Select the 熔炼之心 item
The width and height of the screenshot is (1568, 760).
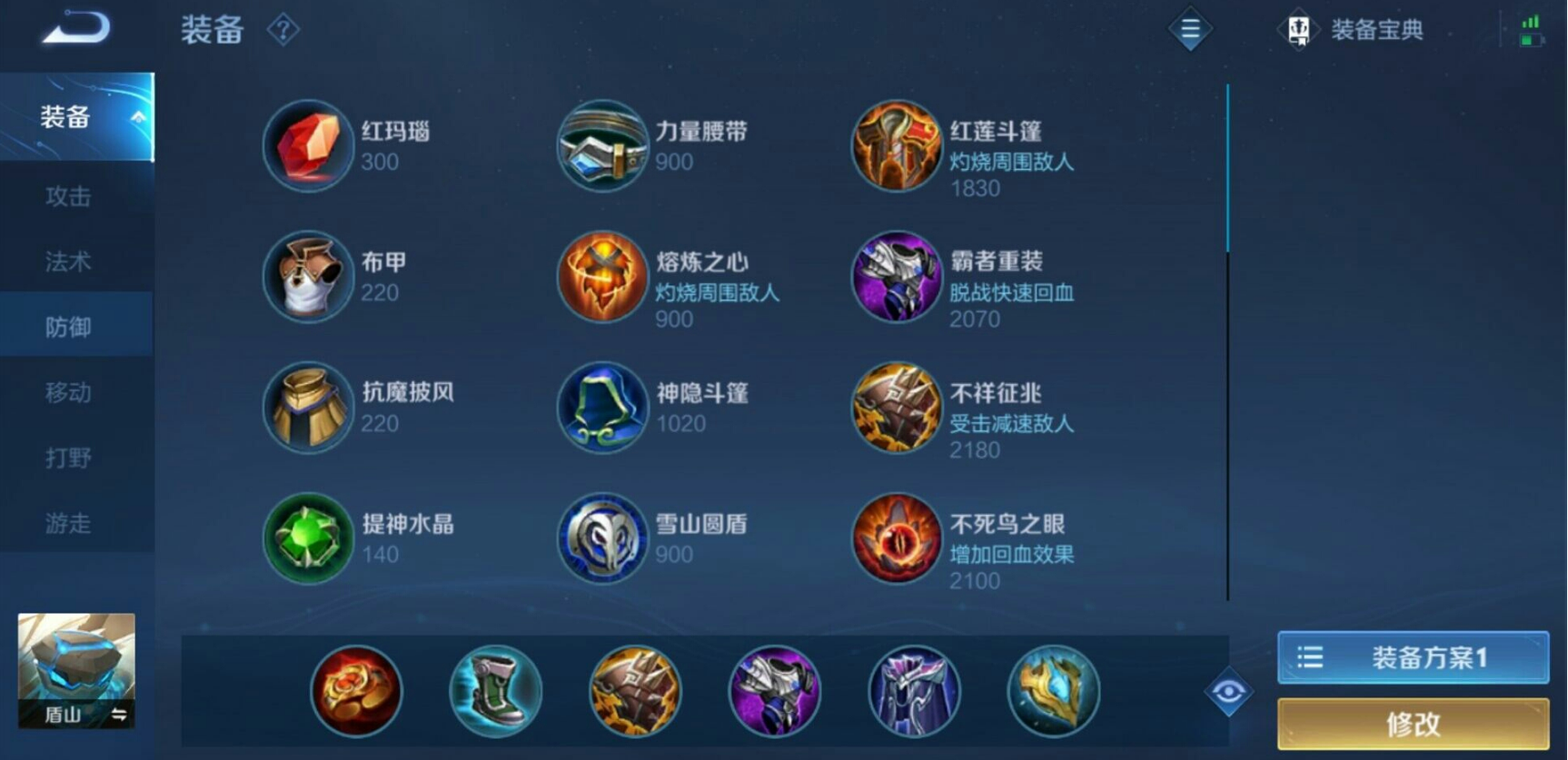click(x=602, y=277)
